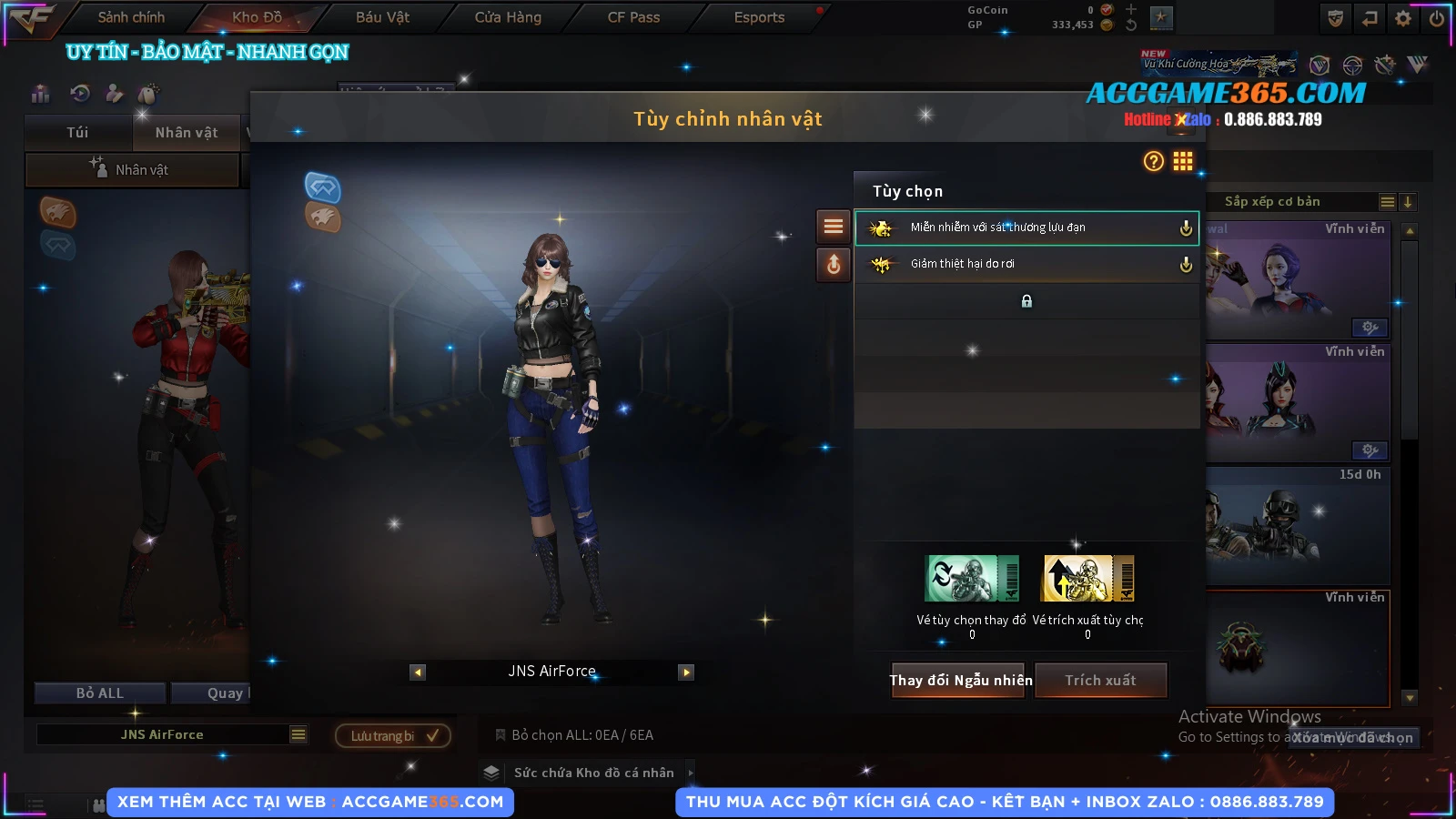Click the Bỏ ALL button
1456x819 pixels.
[100, 693]
